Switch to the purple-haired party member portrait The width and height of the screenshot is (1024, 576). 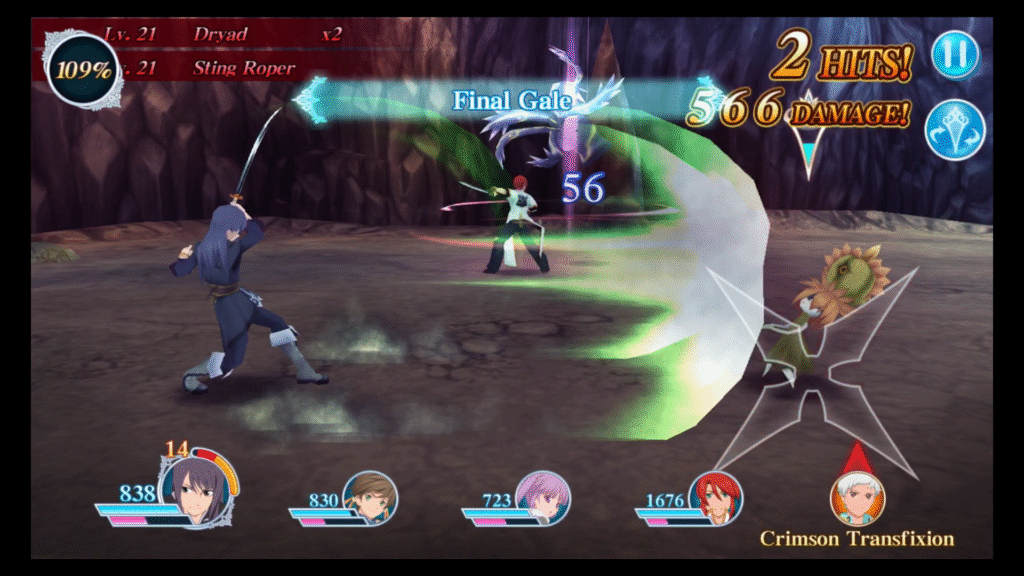(542, 496)
